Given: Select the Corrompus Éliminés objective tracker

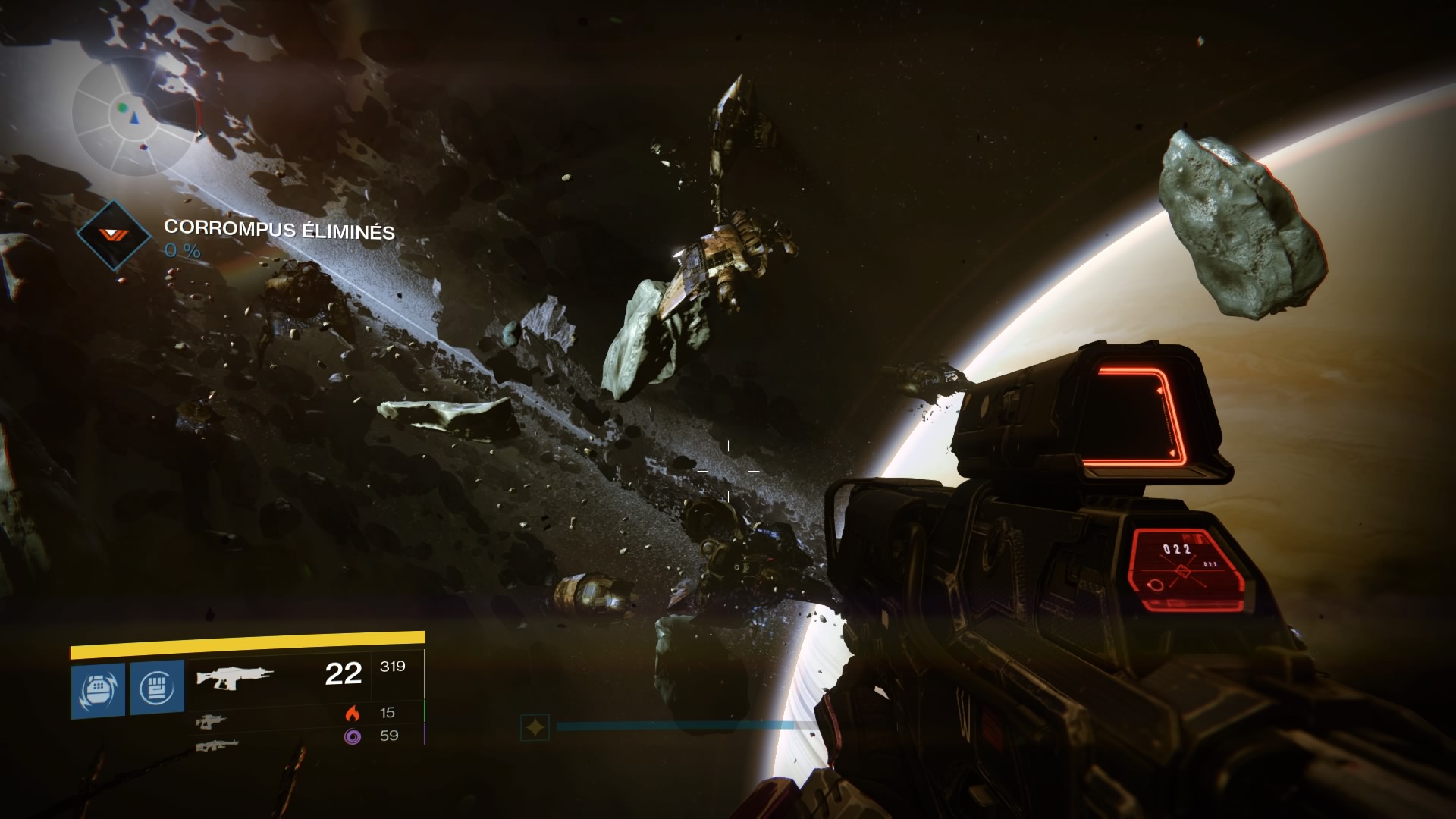Looking at the screenshot, I should coord(279,229).
